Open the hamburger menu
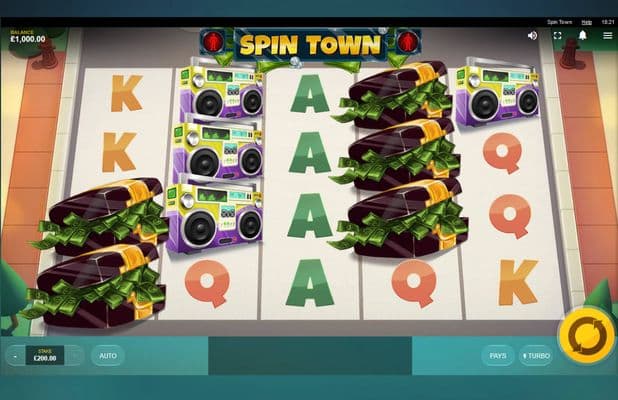This screenshot has width=618, height=400. click(607, 35)
